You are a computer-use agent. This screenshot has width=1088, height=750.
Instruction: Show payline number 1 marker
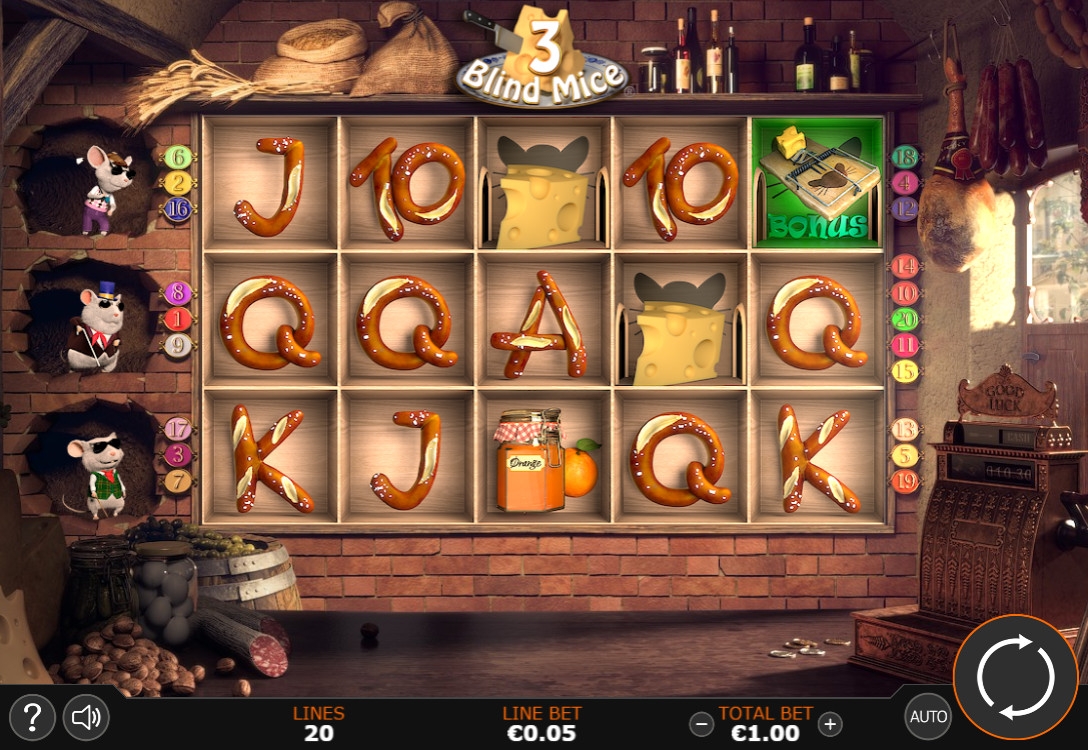tap(178, 319)
